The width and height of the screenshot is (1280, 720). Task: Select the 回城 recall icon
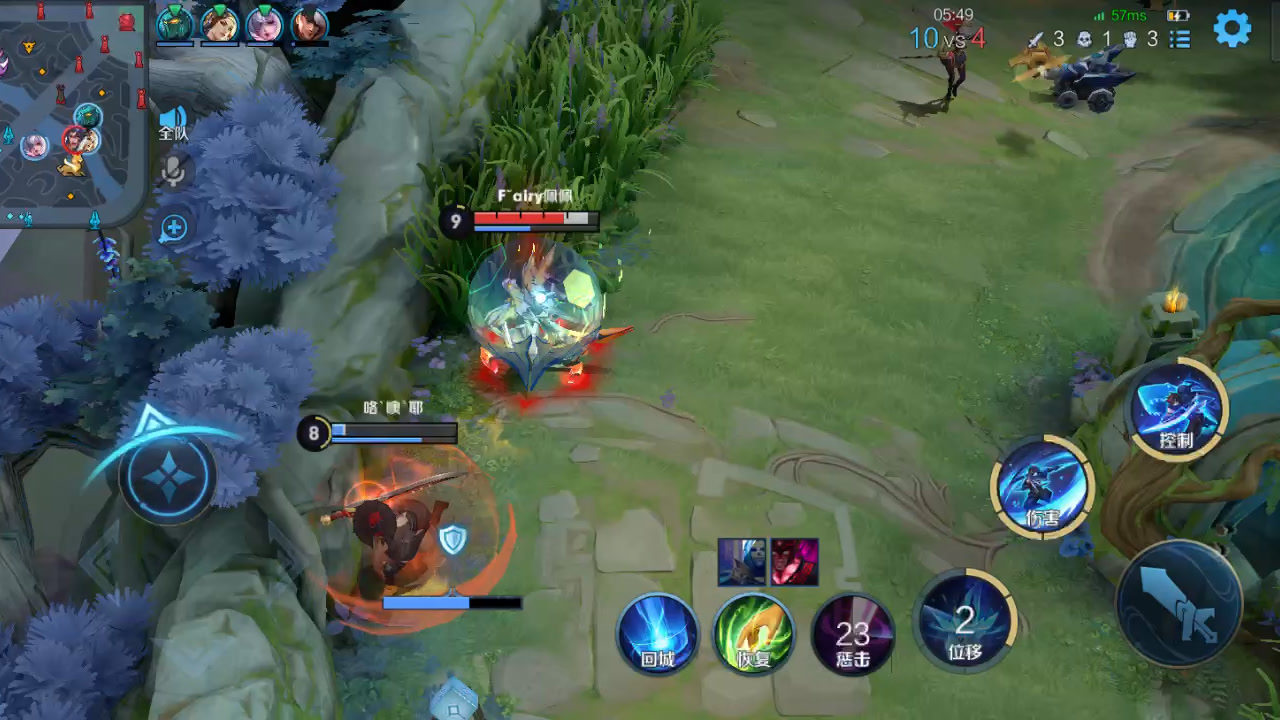click(658, 634)
